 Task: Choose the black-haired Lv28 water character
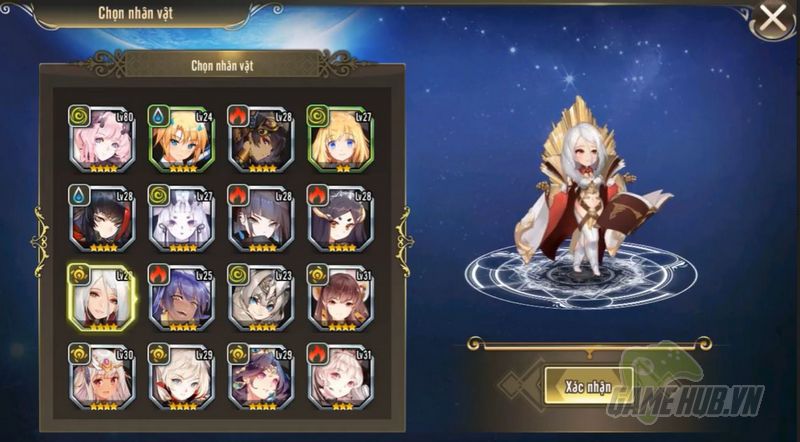coord(99,216)
